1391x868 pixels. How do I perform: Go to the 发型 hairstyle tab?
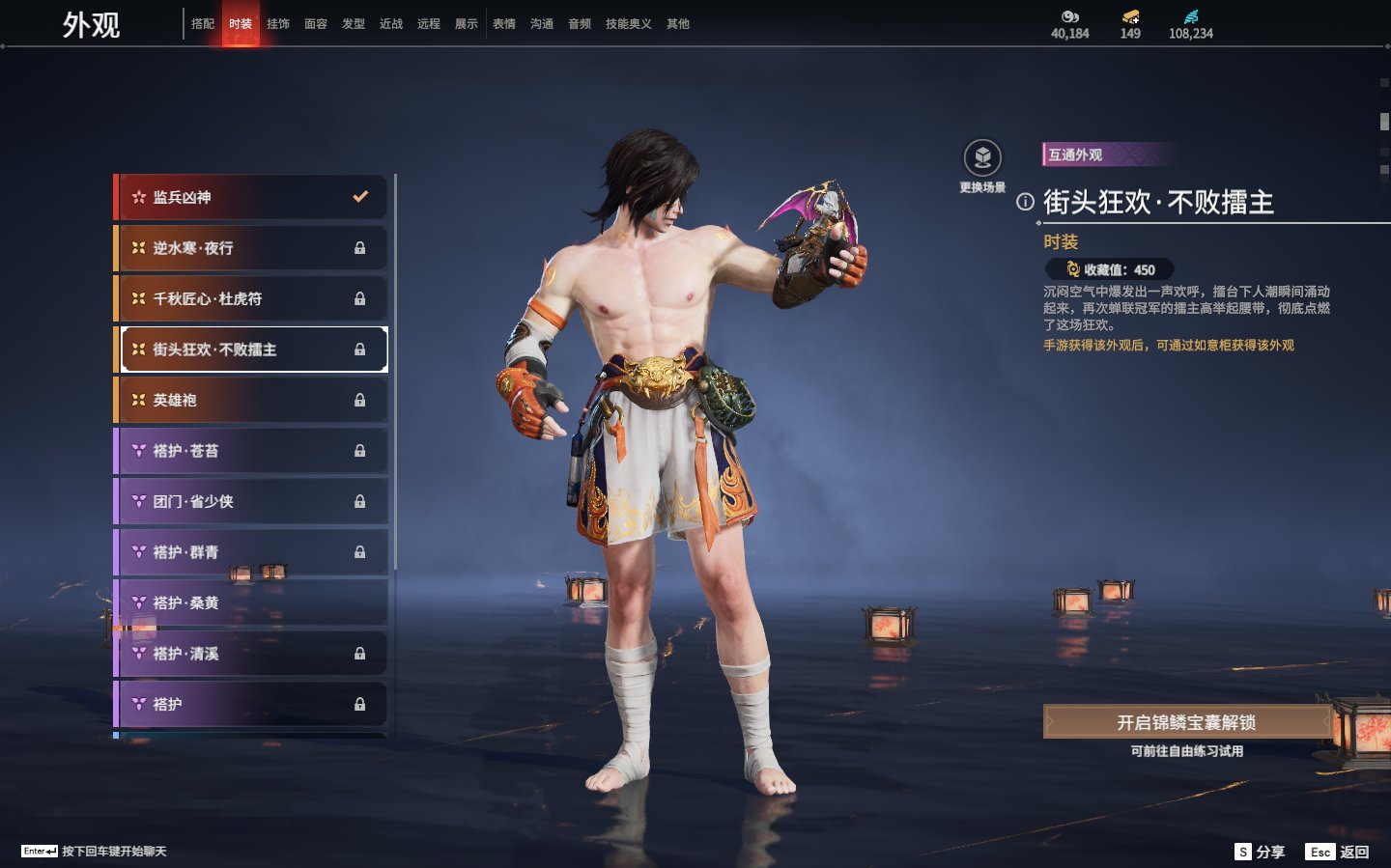click(x=354, y=24)
